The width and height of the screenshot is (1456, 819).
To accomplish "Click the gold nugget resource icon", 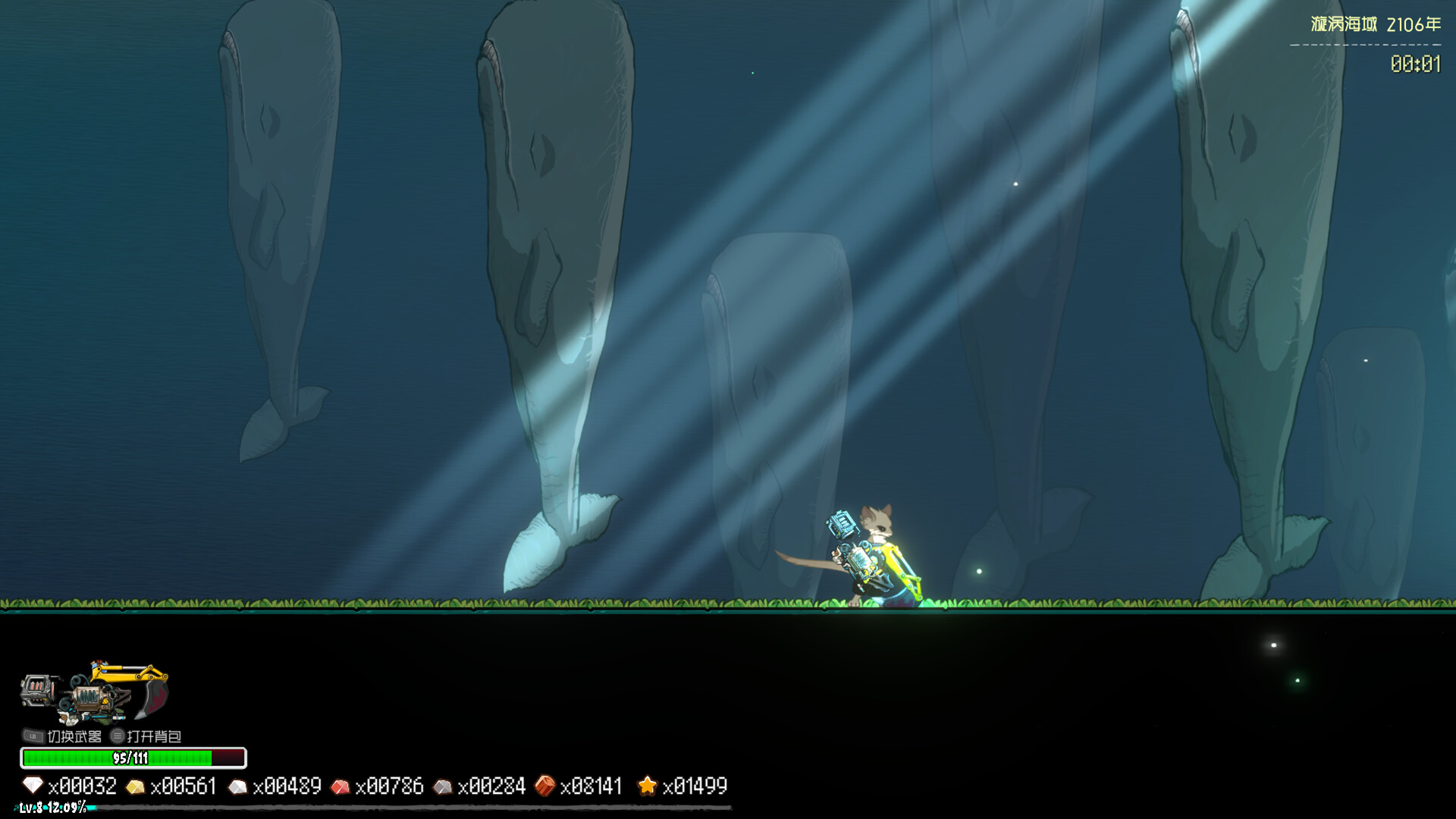I will (x=136, y=786).
